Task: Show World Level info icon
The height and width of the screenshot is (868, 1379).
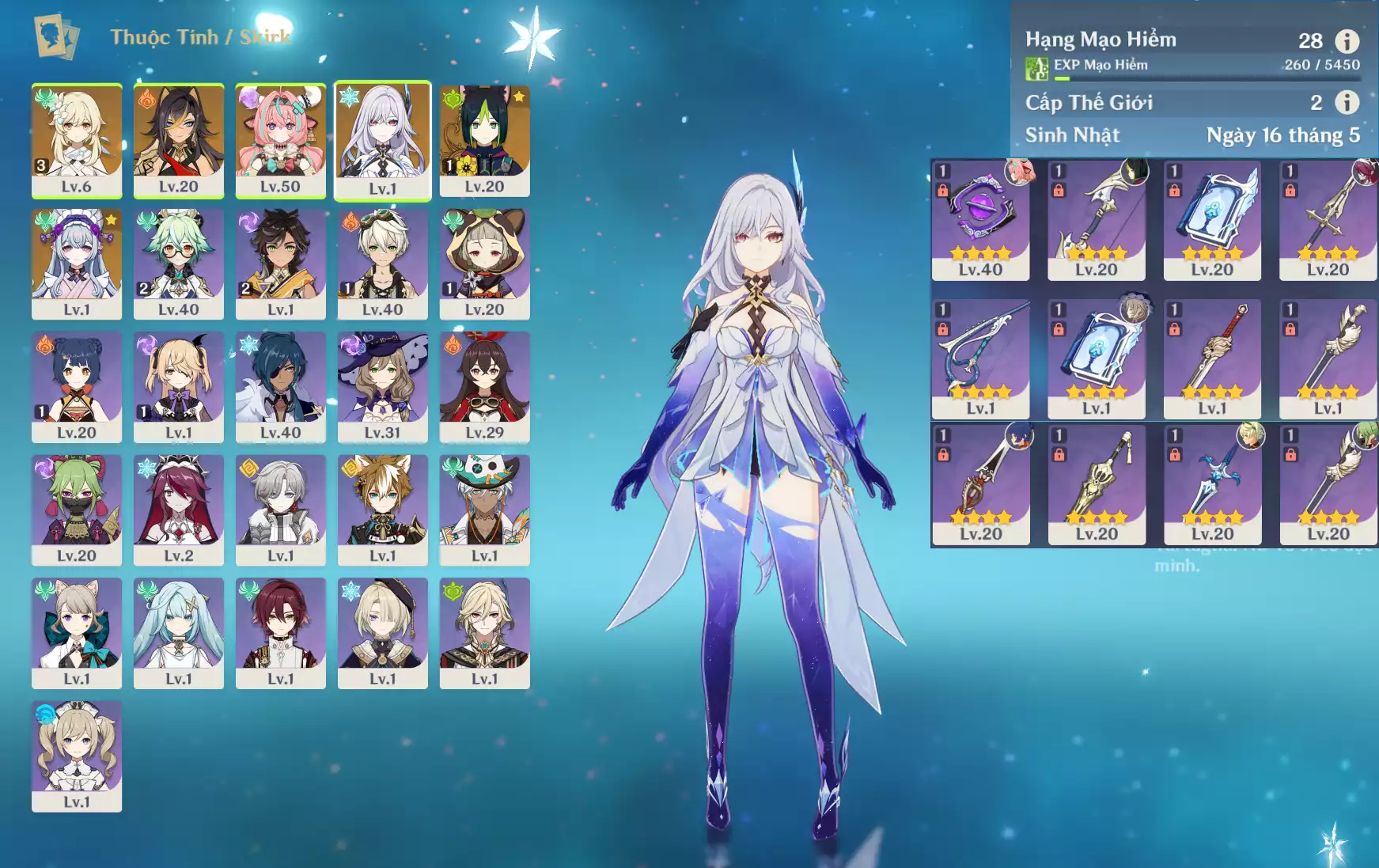Action: [x=1347, y=102]
